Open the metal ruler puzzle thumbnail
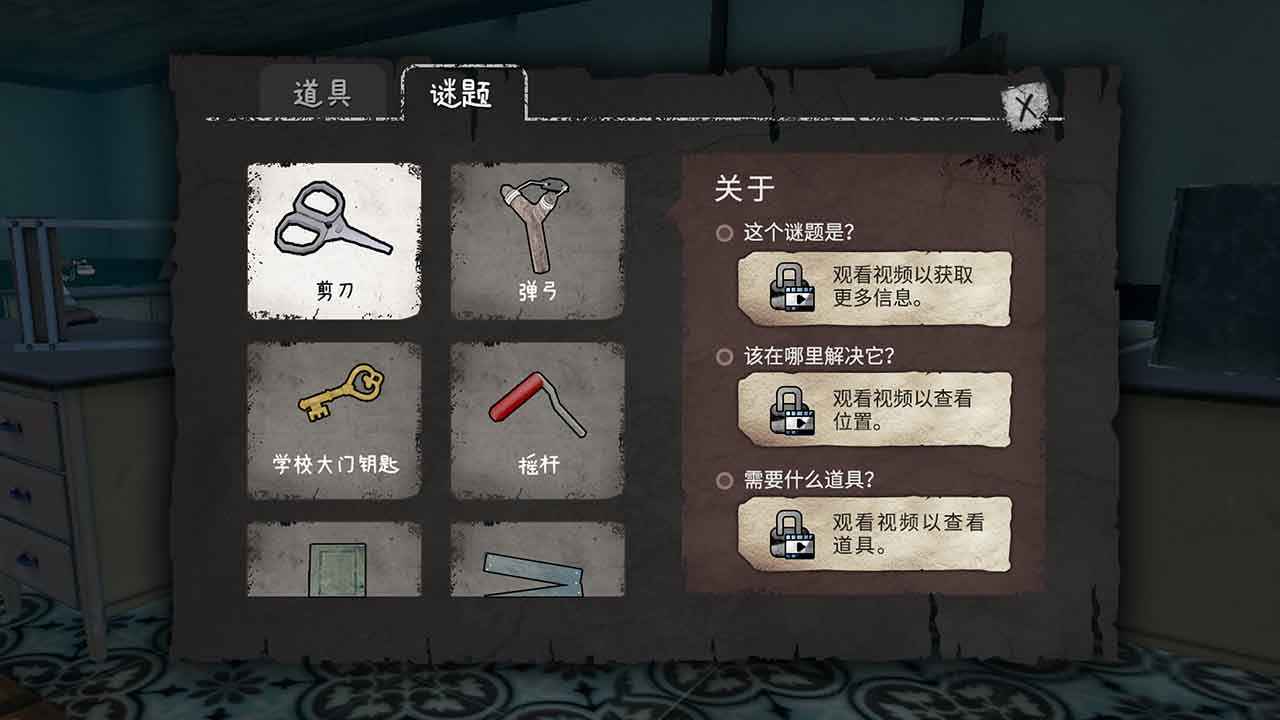The height and width of the screenshot is (720, 1280). (x=536, y=570)
